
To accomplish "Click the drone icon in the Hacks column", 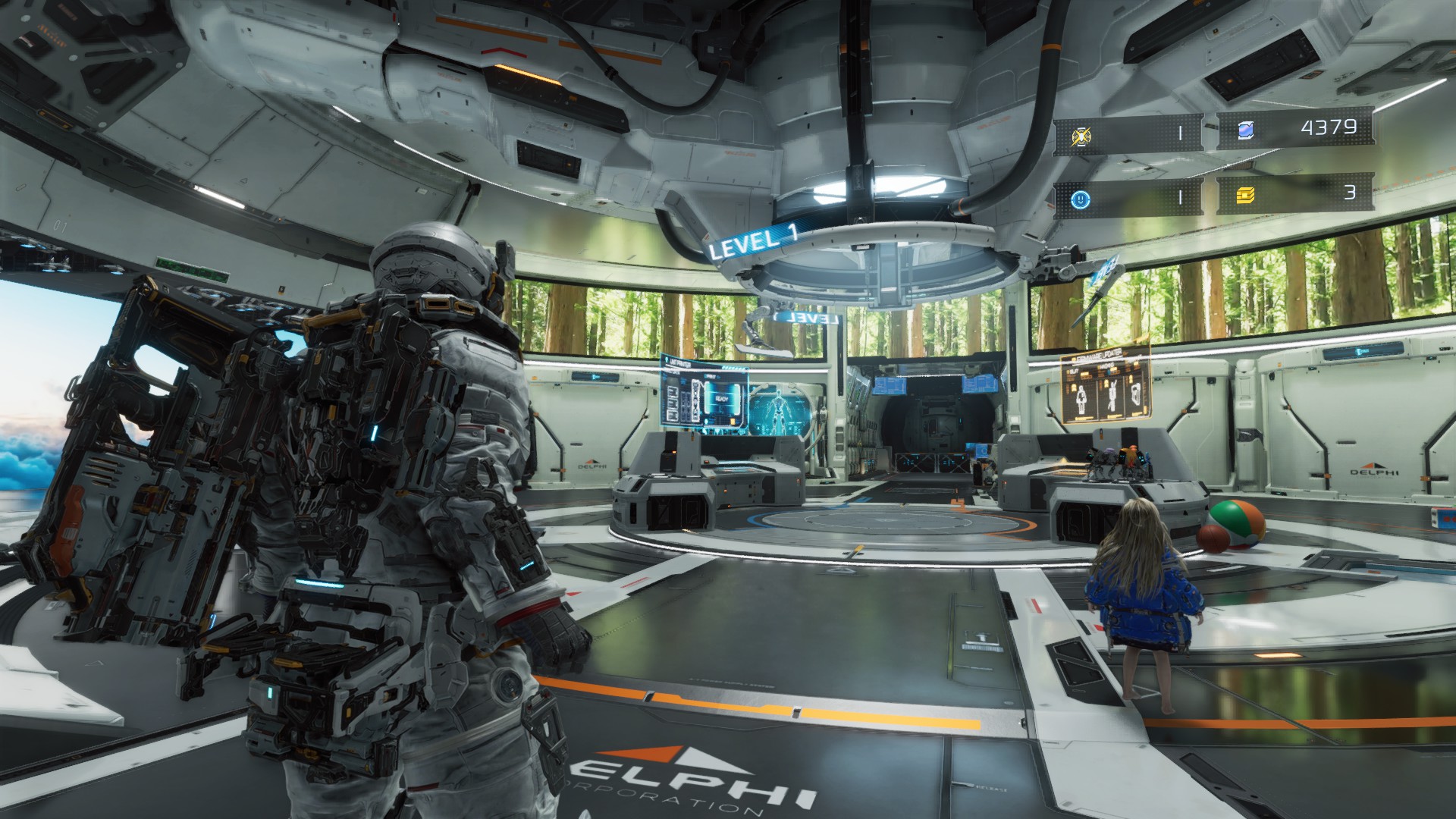I will (1112, 395).
